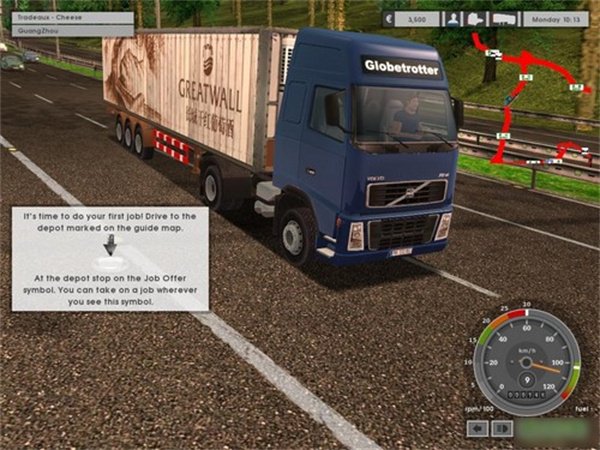
Task: Click the first job tutorial message box
Action: 110,258
